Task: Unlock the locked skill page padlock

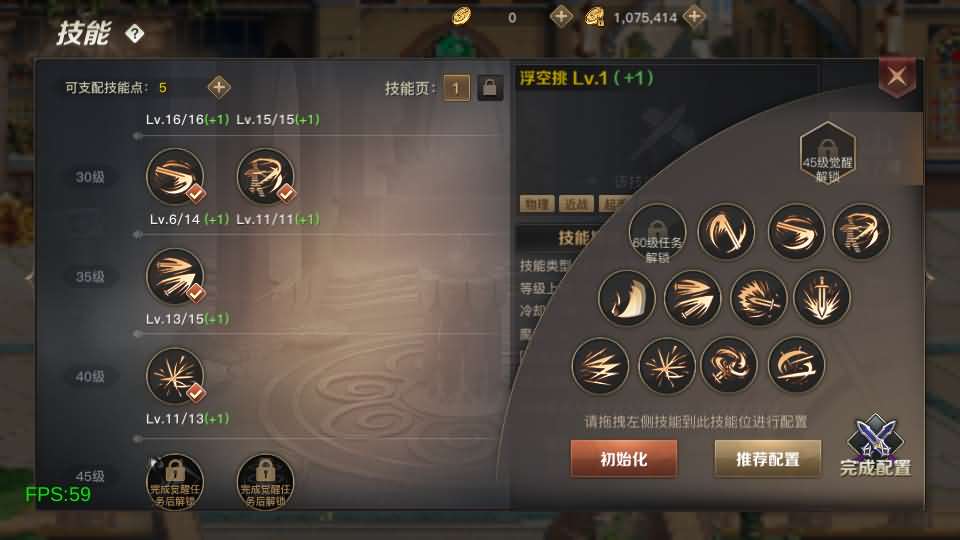Action: click(x=489, y=88)
